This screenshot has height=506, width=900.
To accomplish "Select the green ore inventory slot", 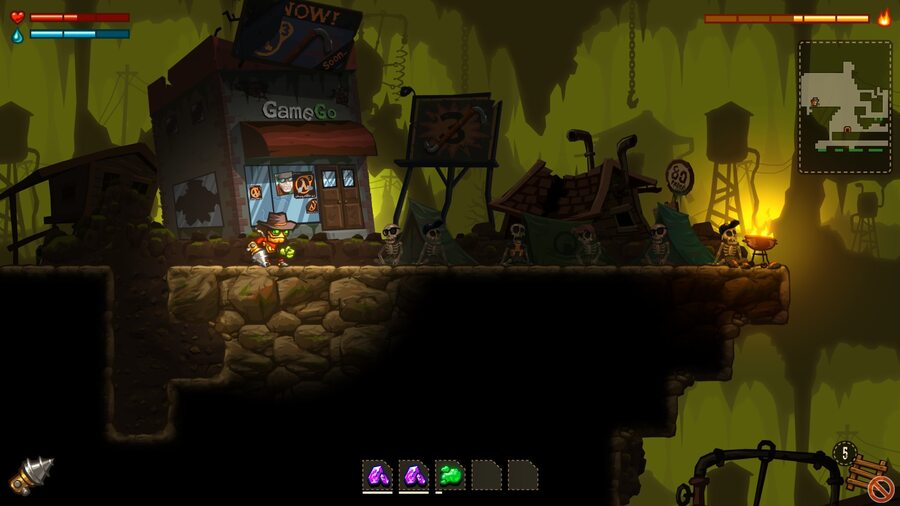I will coord(450,475).
